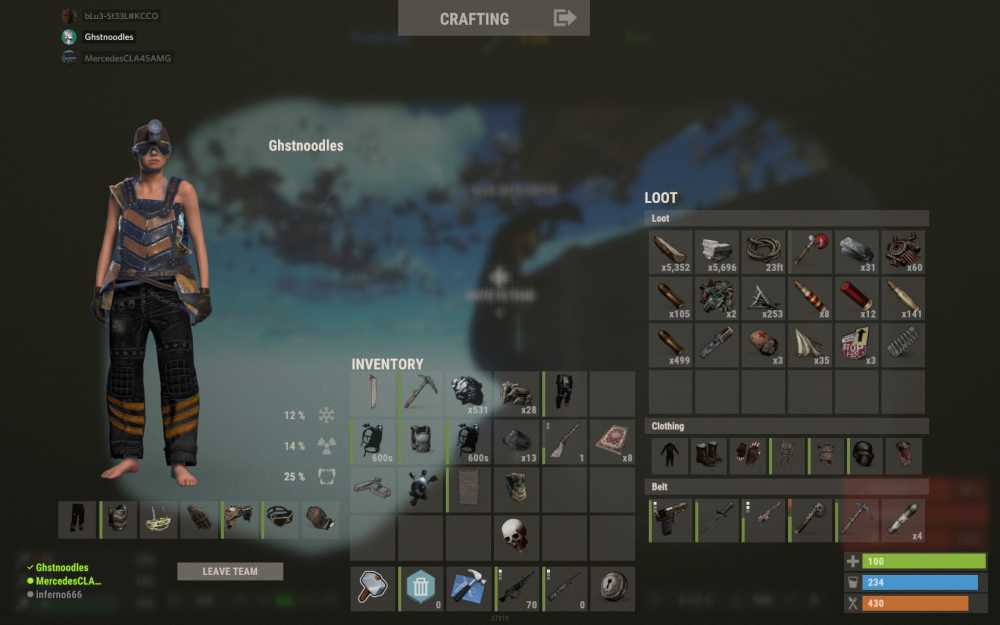Choose the hammer in the hotbar
This screenshot has height=625, width=1000.
click(372, 588)
